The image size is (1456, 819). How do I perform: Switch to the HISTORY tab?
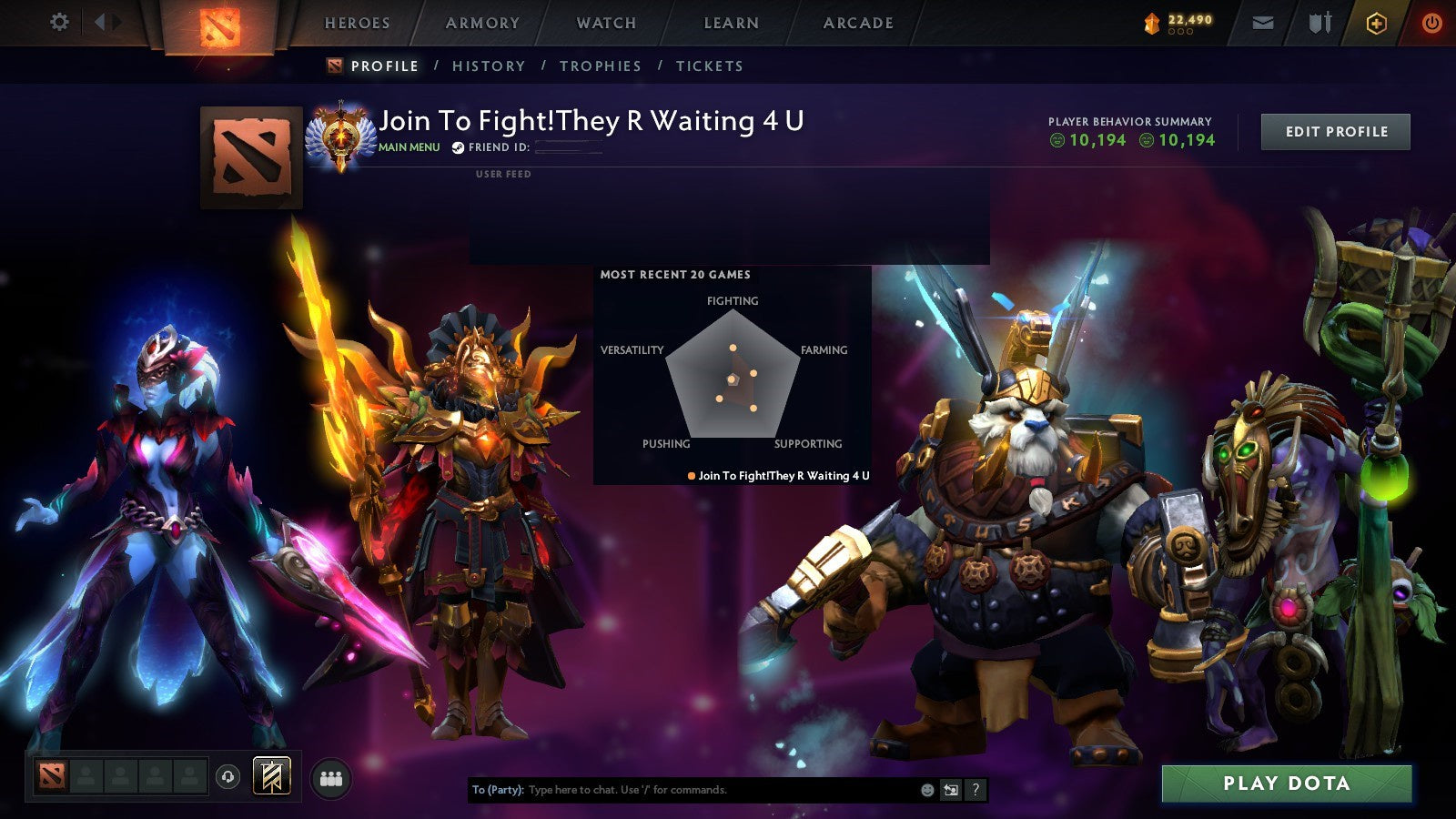(490, 66)
